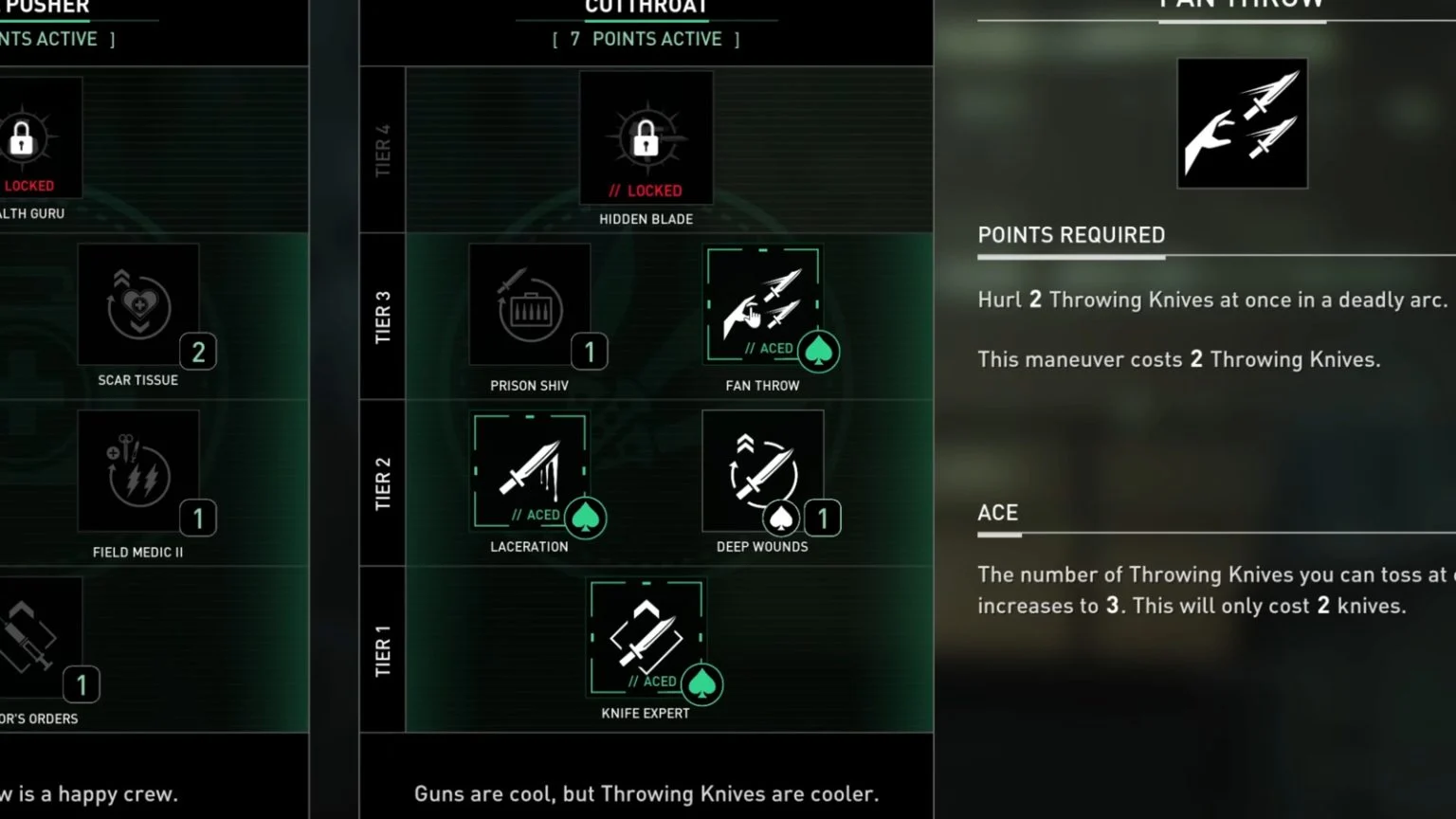Select the aced Fan Throw skill

(763, 305)
